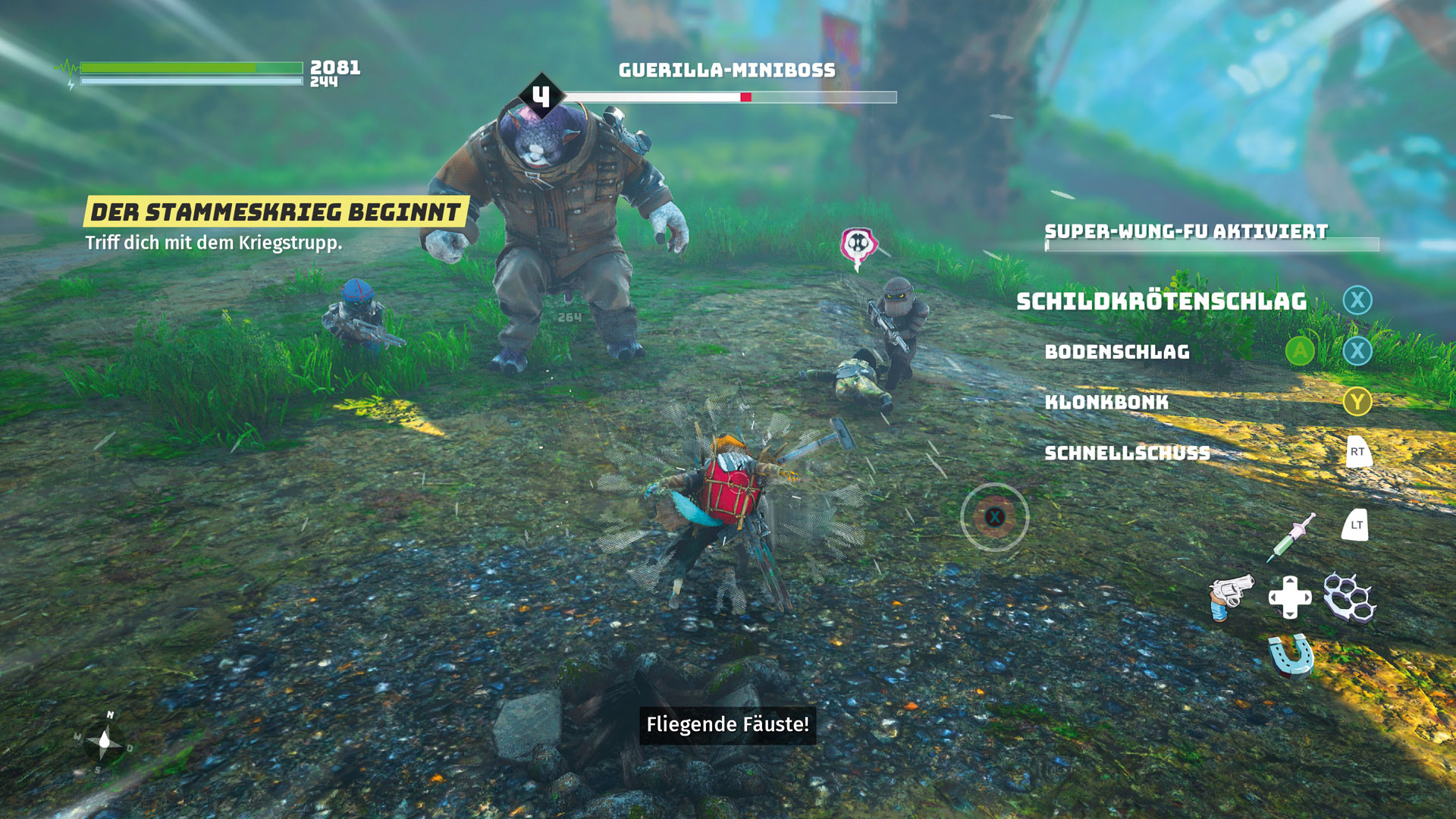Select the Klonkbonk combo entry

coord(1106,402)
